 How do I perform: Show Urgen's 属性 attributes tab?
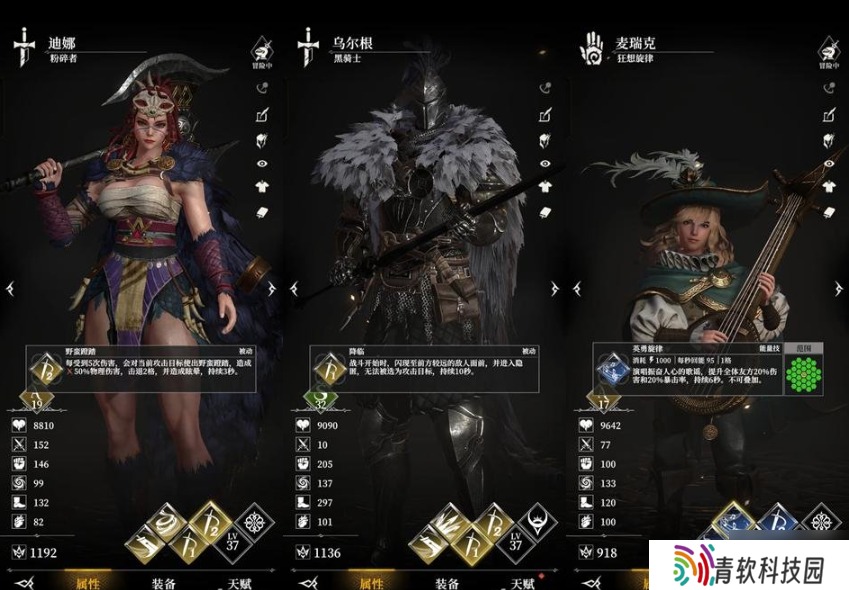point(372,583)
